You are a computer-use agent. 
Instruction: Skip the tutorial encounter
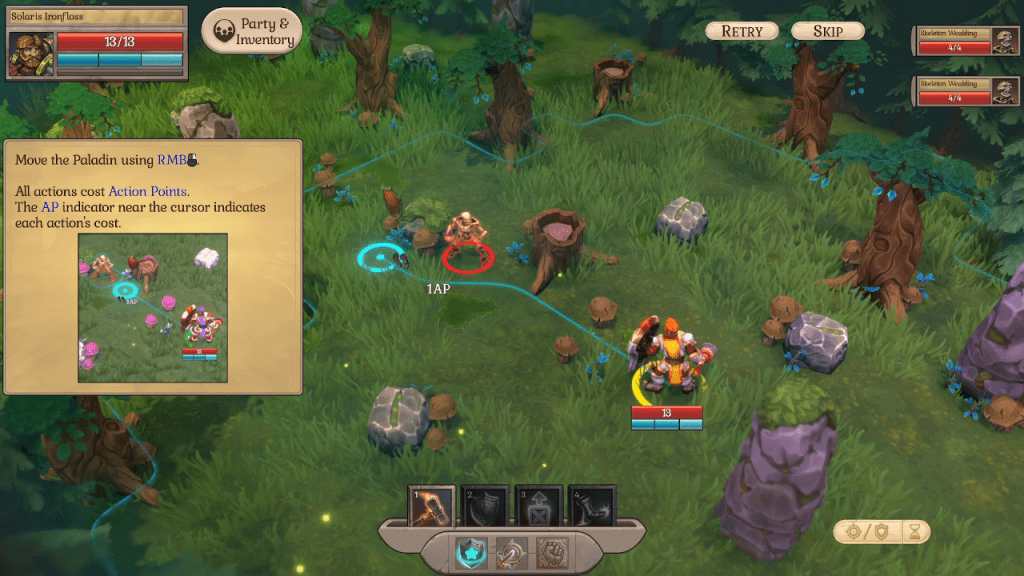click(827, 31)
